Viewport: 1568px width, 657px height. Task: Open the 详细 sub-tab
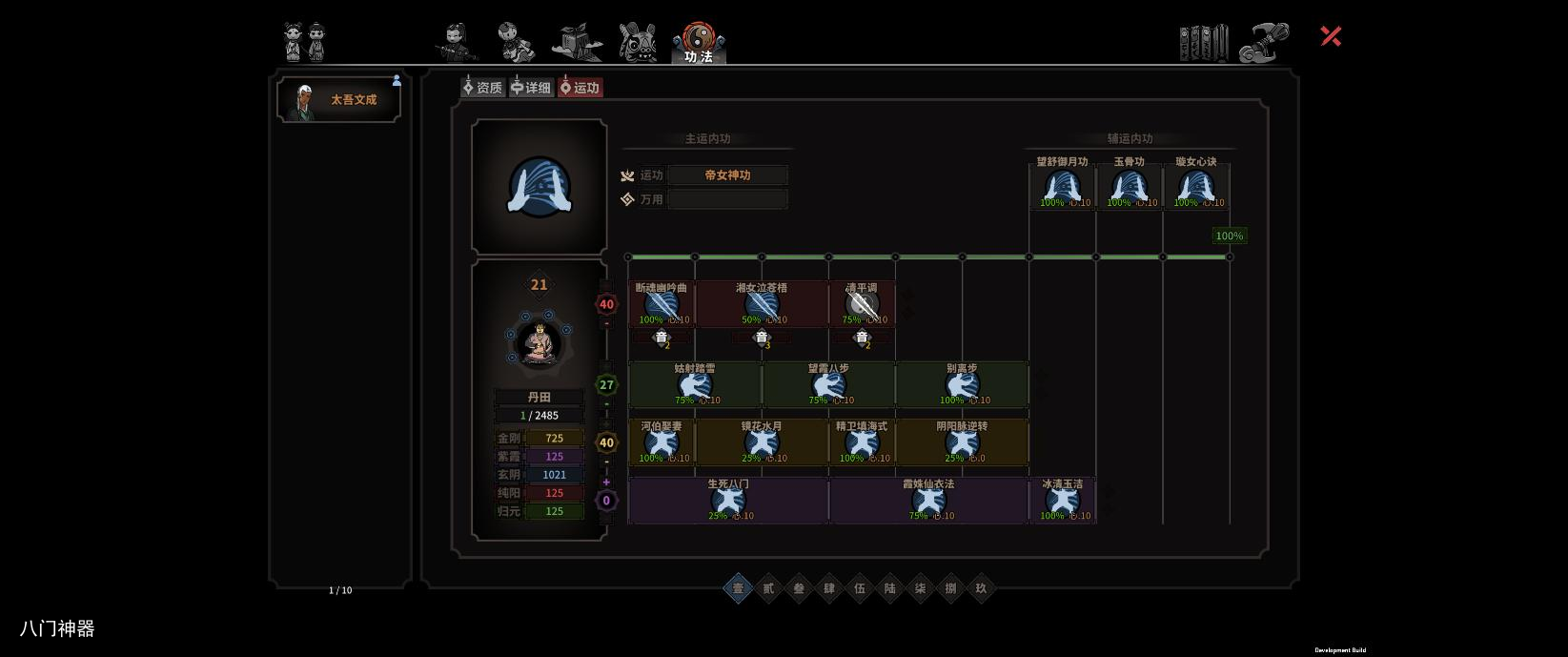click(532, 88)
